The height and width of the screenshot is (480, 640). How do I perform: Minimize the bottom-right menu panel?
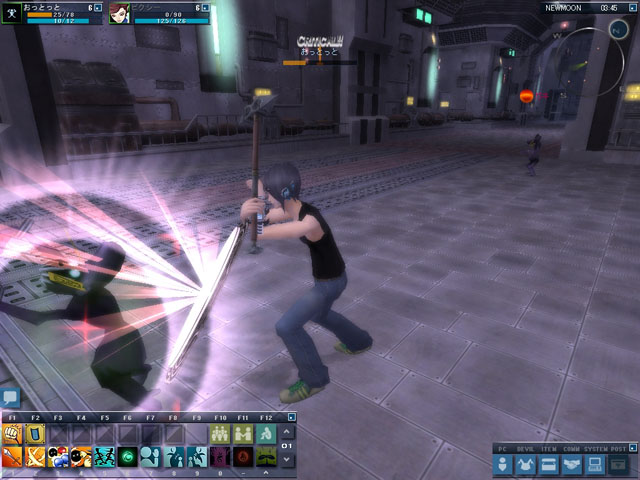click(631, 448)
